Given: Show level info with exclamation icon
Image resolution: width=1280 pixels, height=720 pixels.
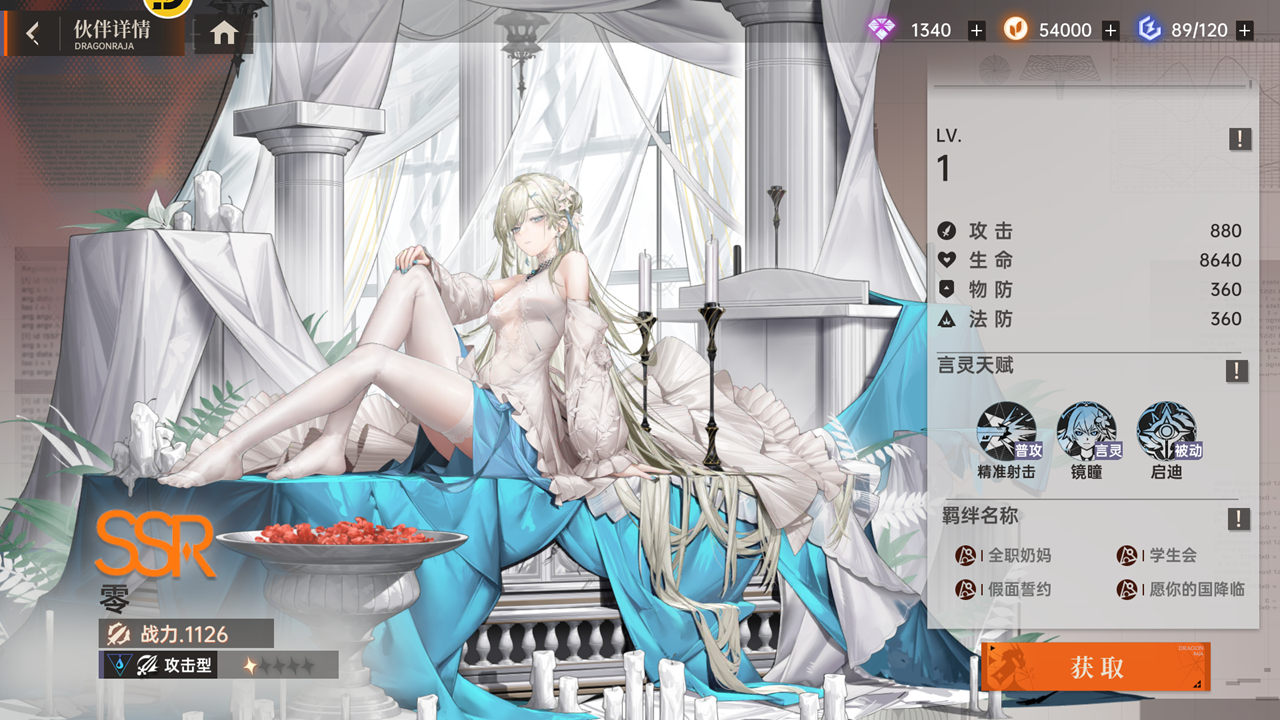Looking at the screenshot, I should point(1239,139).
